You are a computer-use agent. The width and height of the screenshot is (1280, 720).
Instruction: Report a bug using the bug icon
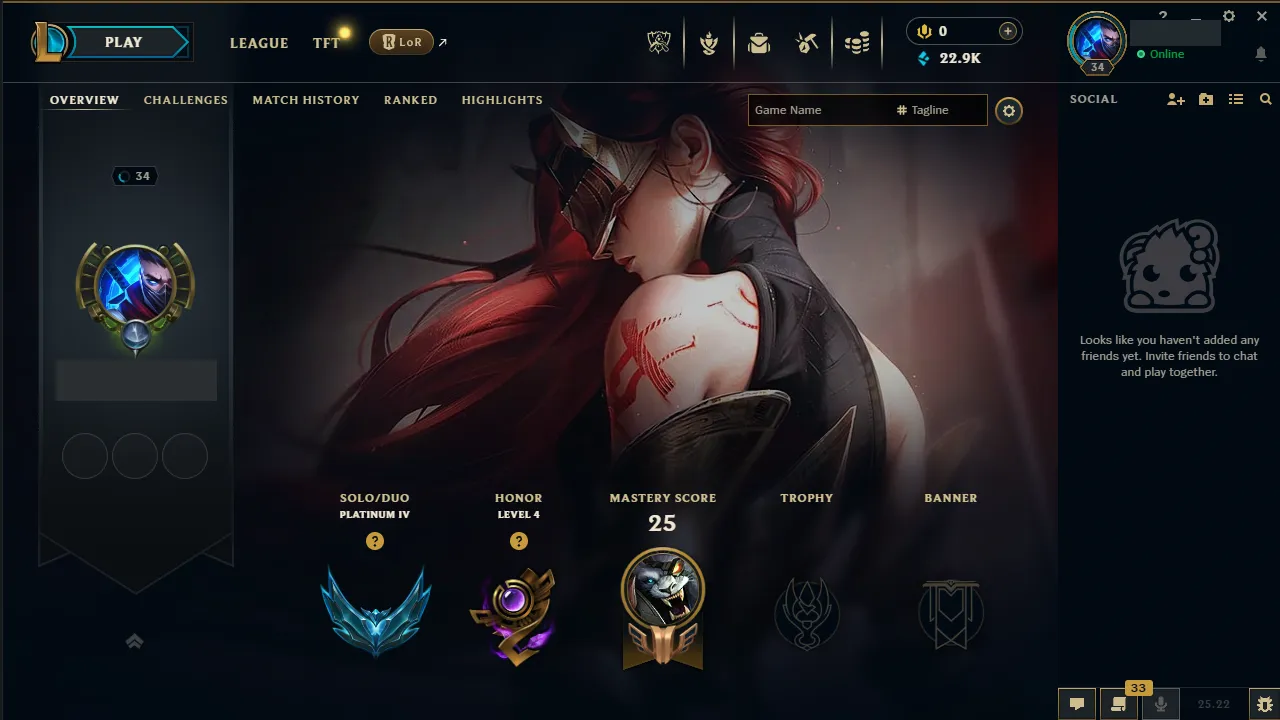tap(1264, 703)
